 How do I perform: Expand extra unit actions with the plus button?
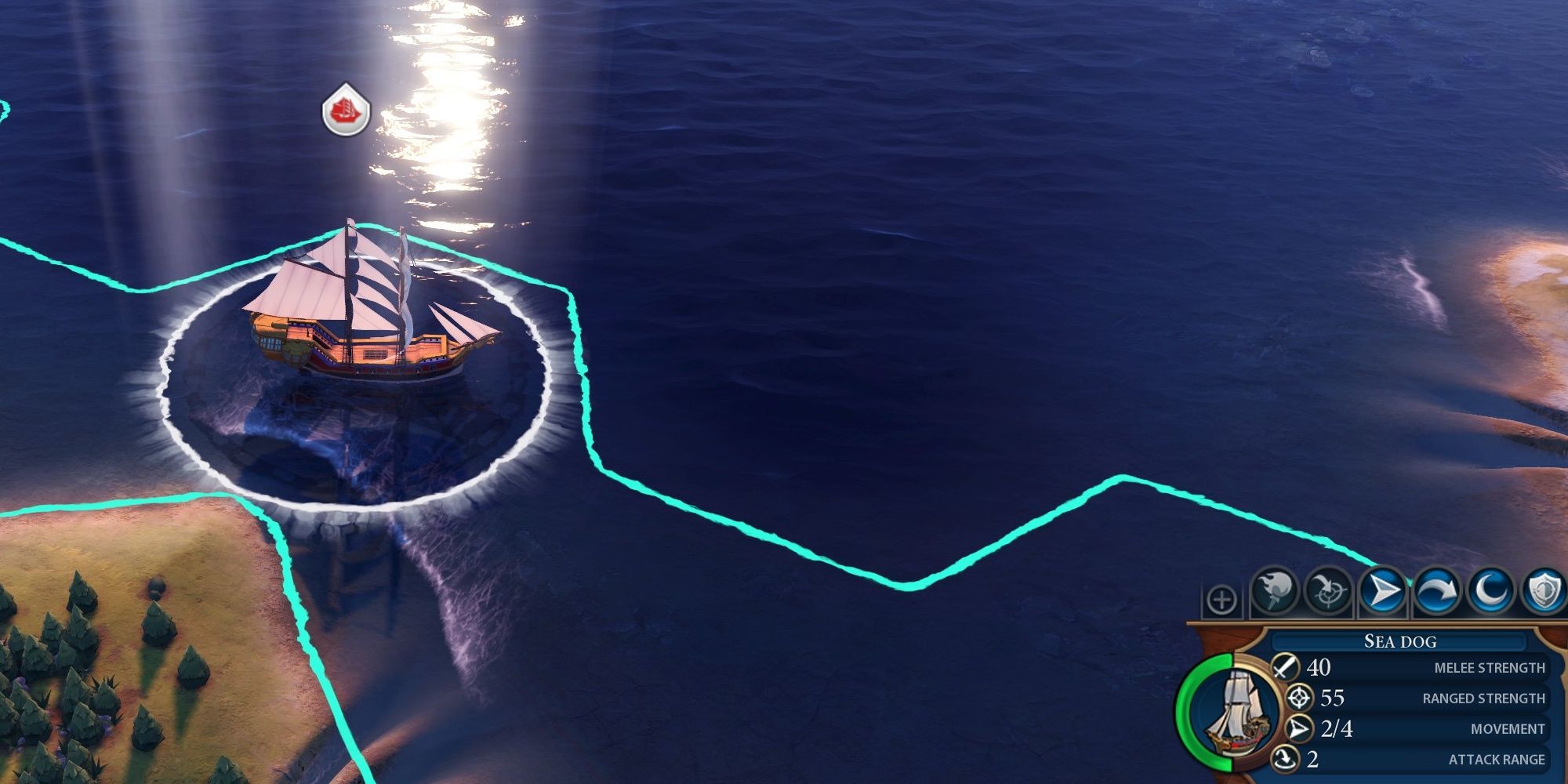coord(1221,601)
